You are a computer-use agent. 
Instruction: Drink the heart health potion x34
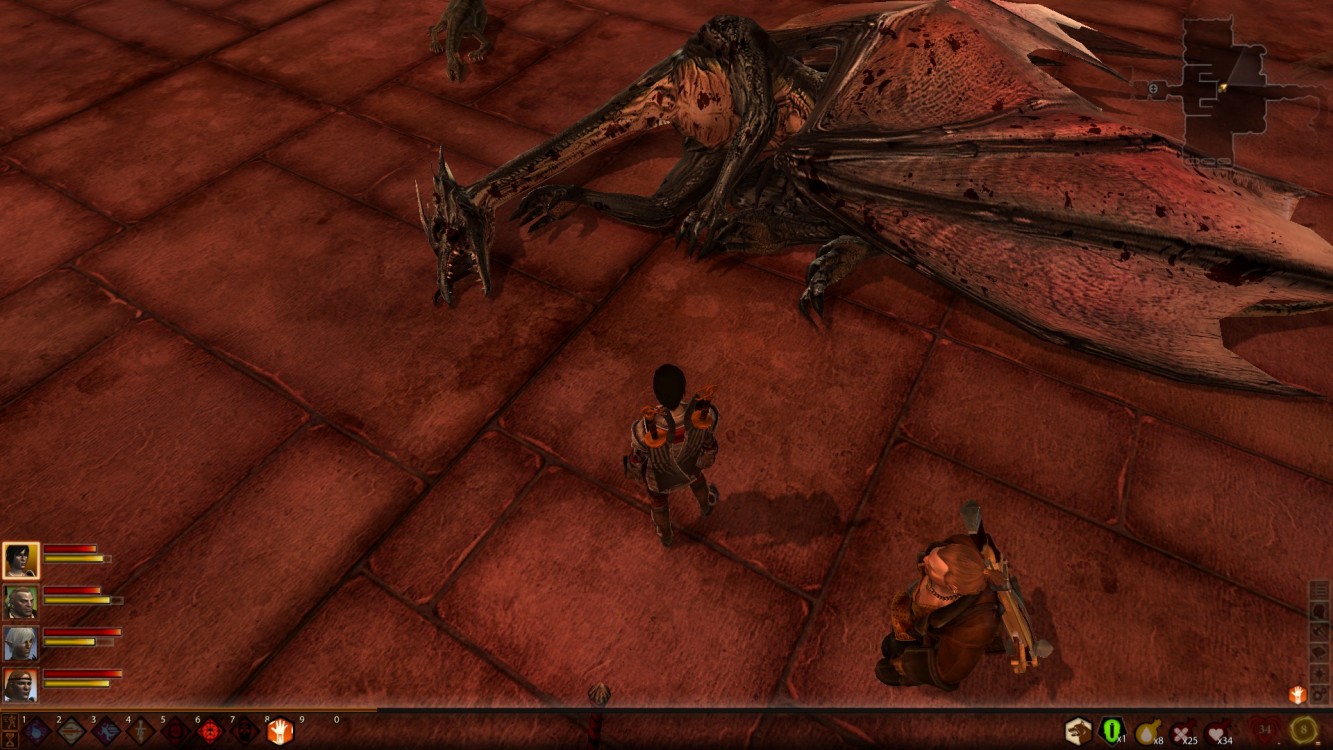(x=1217, y=731)
